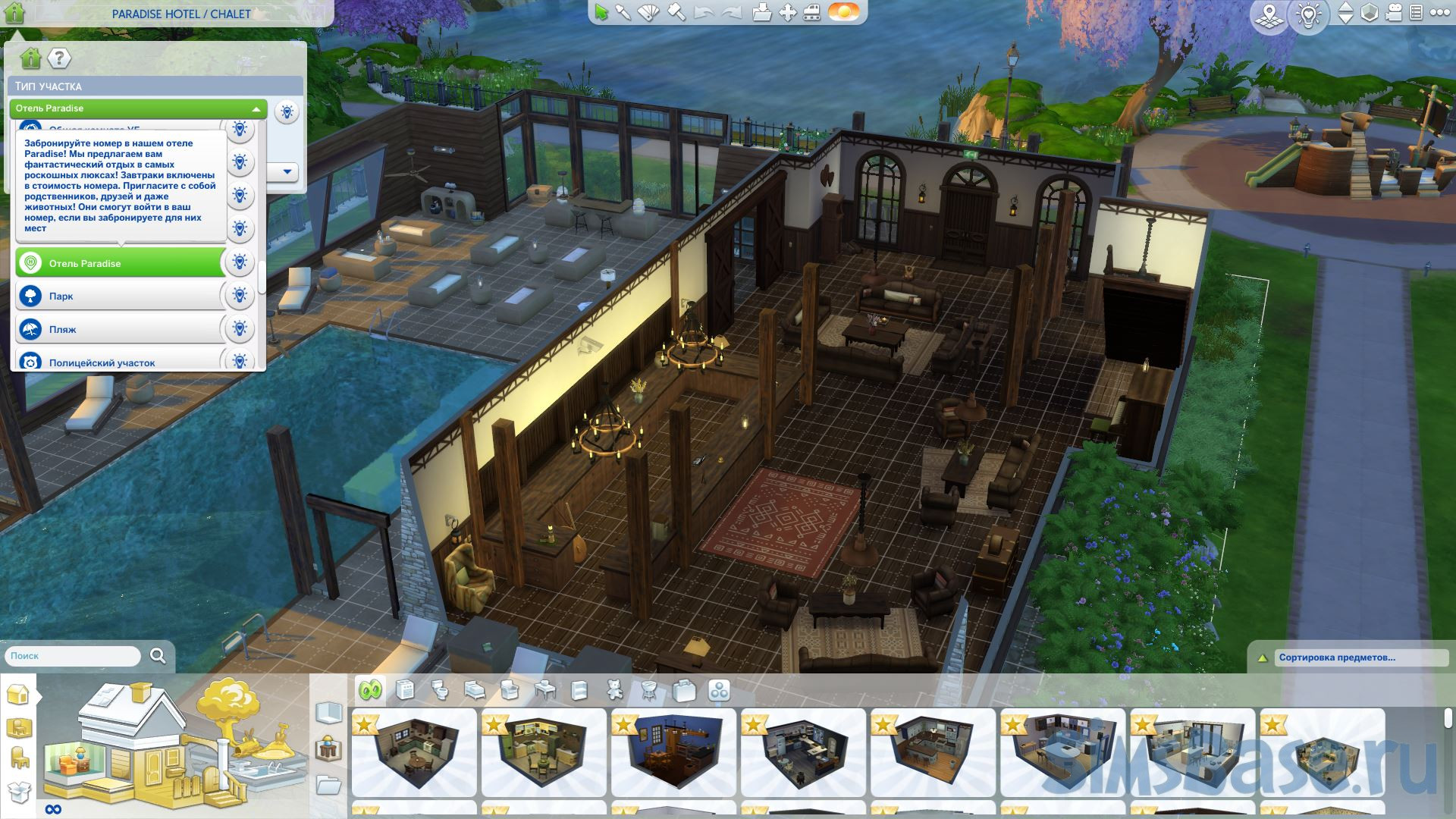Select the eyedropper tool
1456x819 pixels.
point(623,13)
